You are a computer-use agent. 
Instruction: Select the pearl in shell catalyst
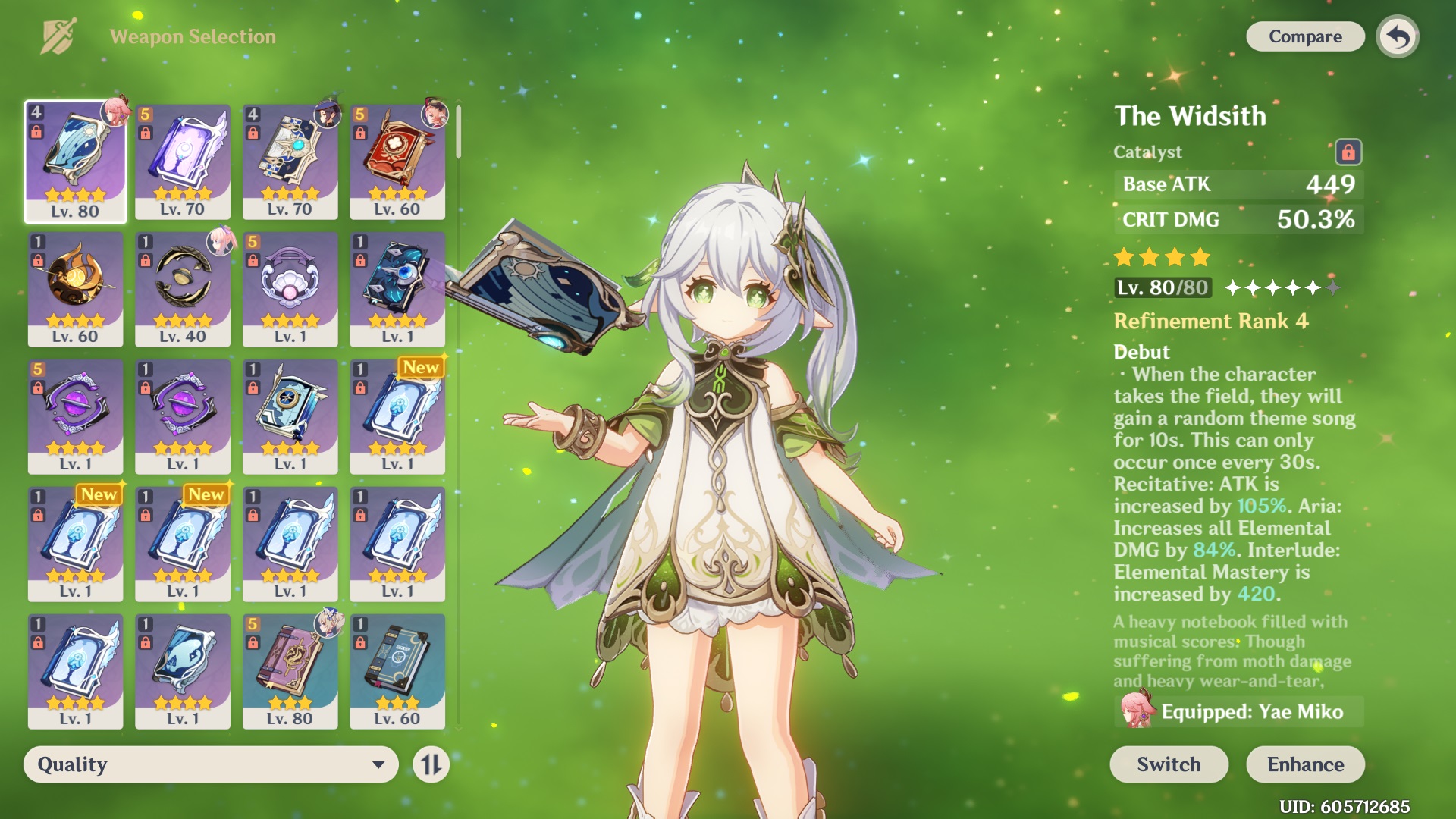[290, 289]
